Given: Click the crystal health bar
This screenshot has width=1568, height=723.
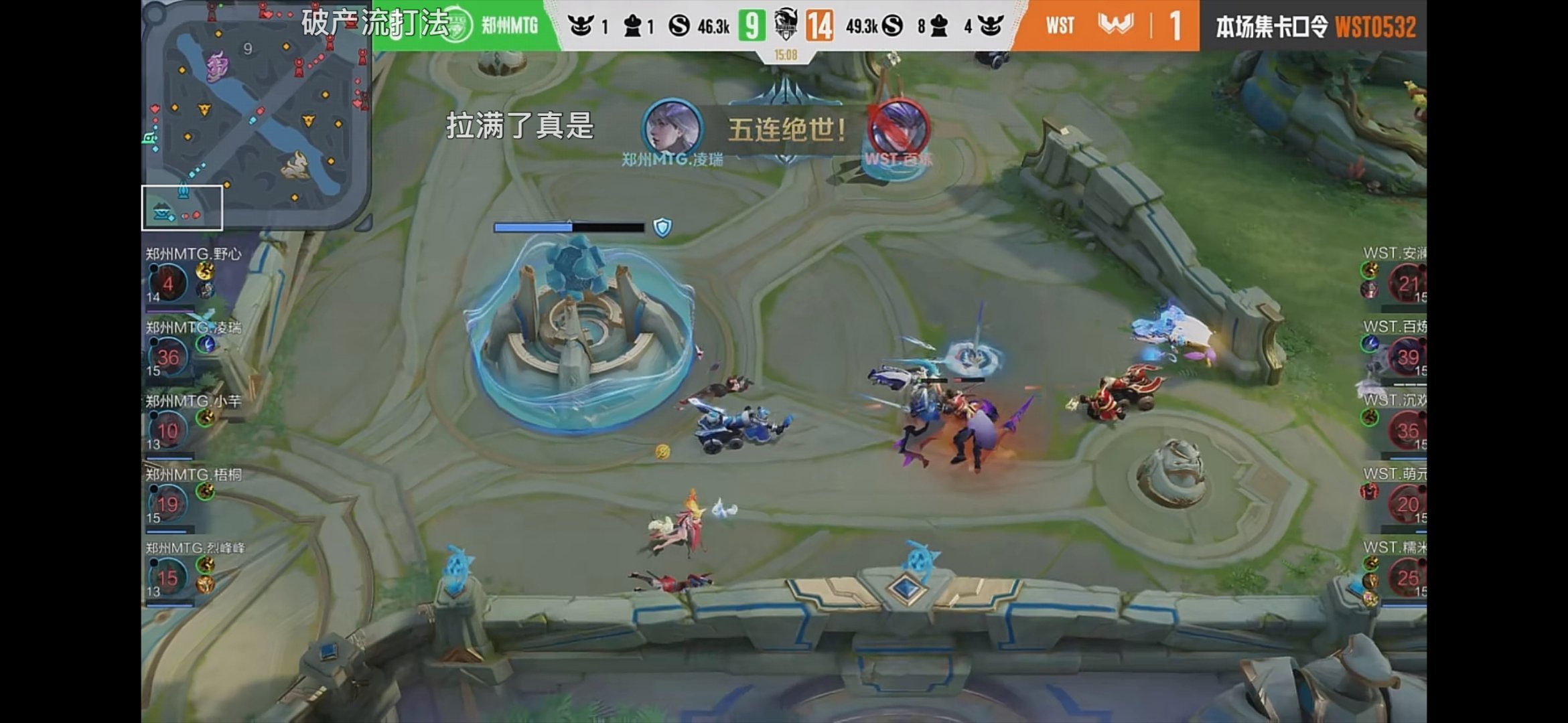Looking at the screenshot, I should click(x=569, y=227).
